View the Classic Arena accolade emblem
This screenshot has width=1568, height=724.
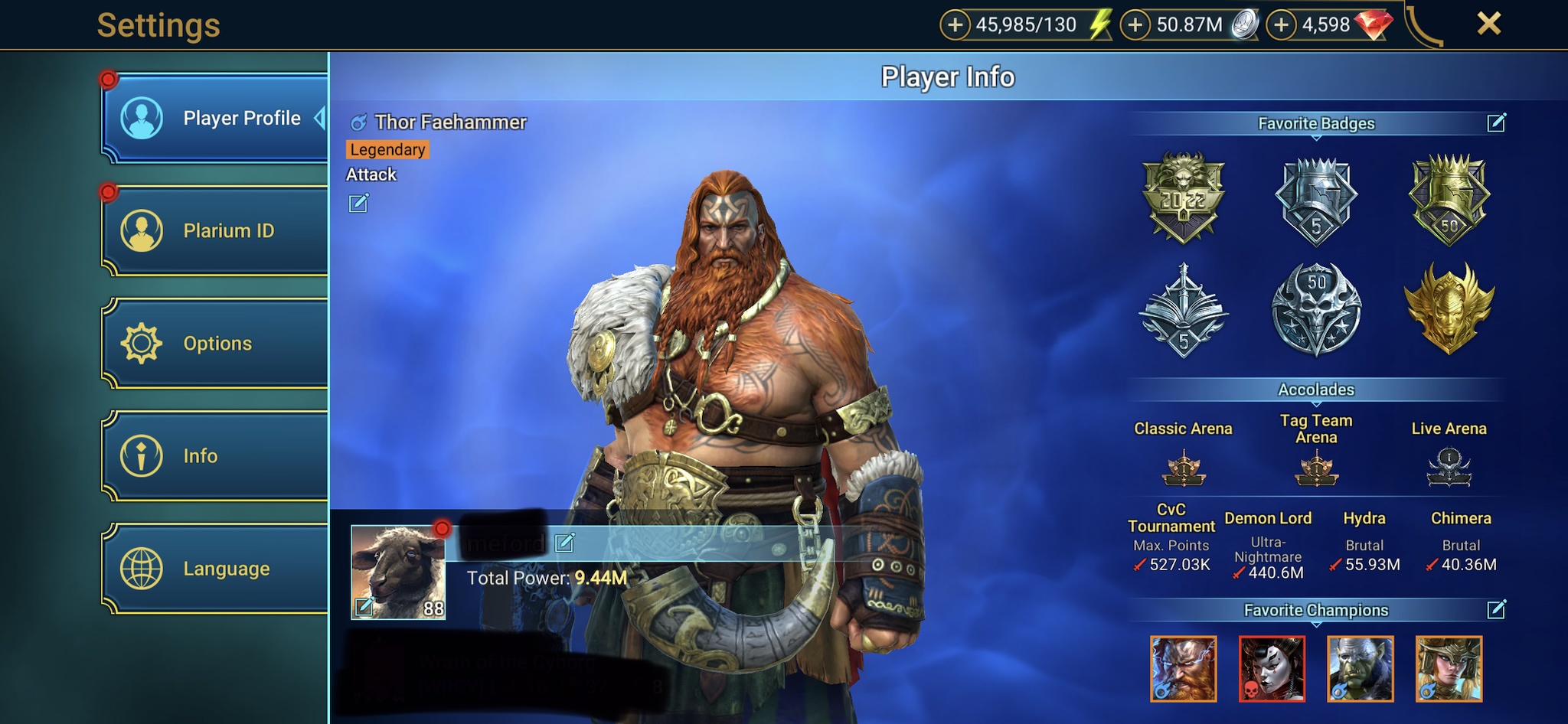[x=1183, y=468]
